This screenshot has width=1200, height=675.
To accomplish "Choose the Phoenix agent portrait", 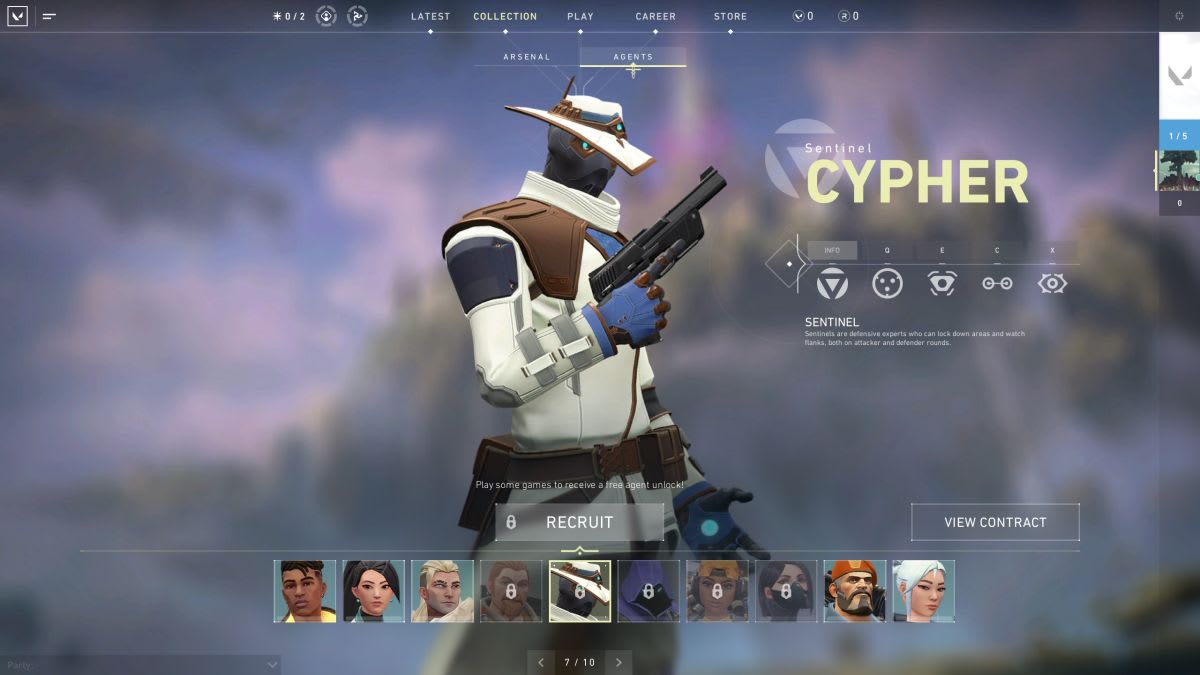I will [x=305, y=591].
